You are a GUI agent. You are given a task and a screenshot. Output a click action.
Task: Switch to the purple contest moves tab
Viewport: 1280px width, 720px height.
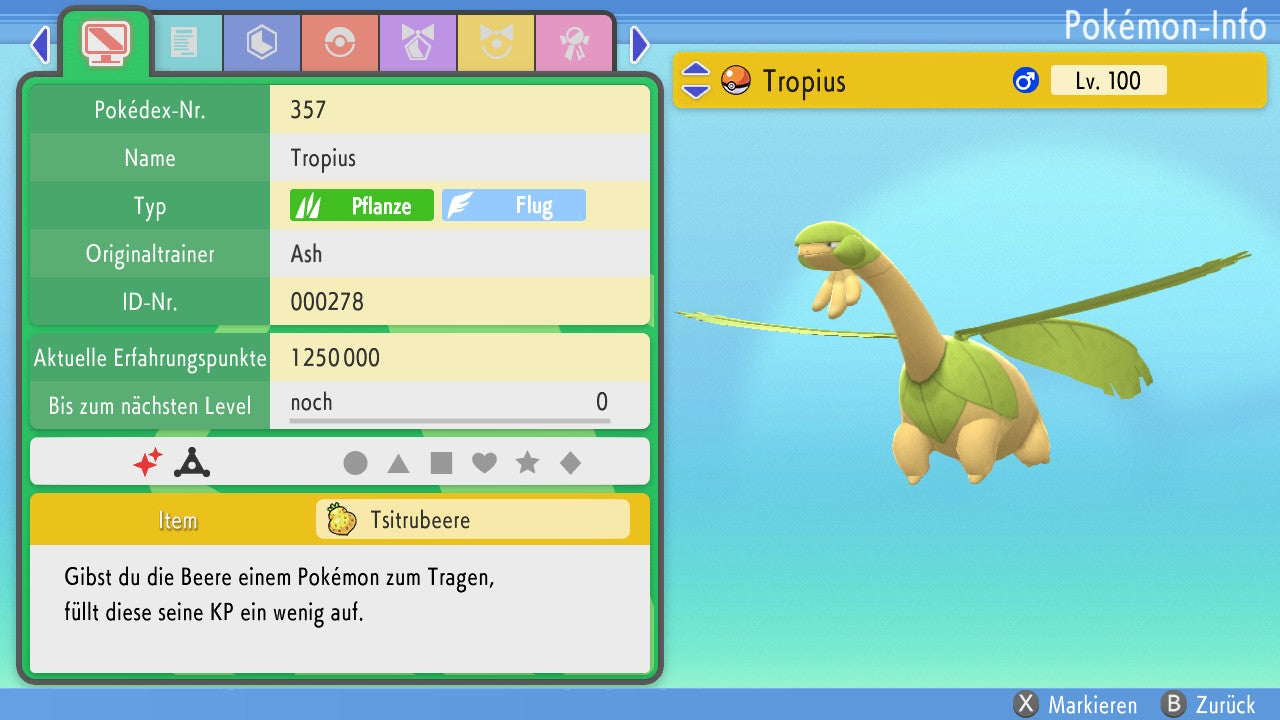418,42
